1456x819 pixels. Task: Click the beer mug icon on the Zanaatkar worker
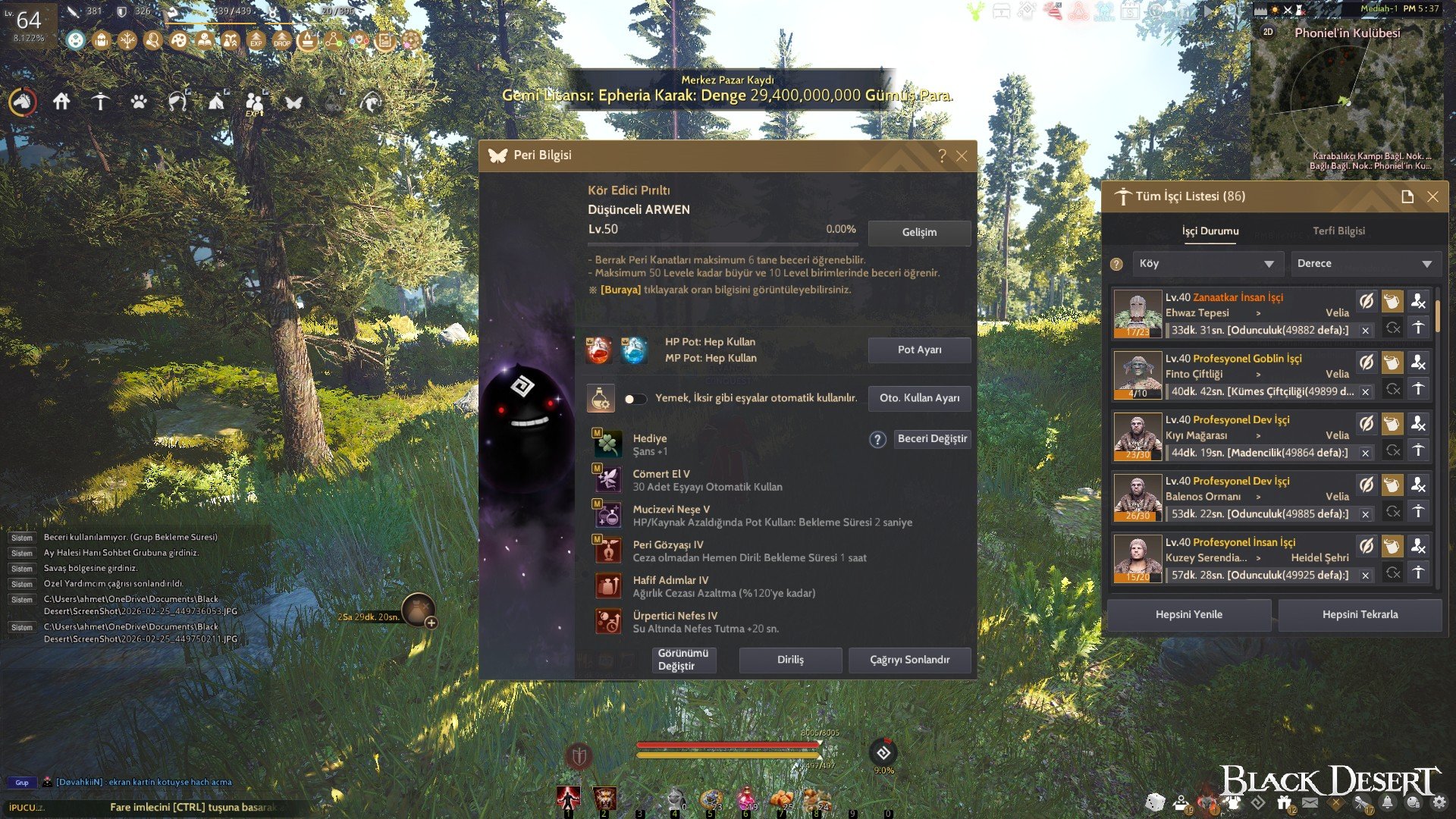(x=1392, y=302)
